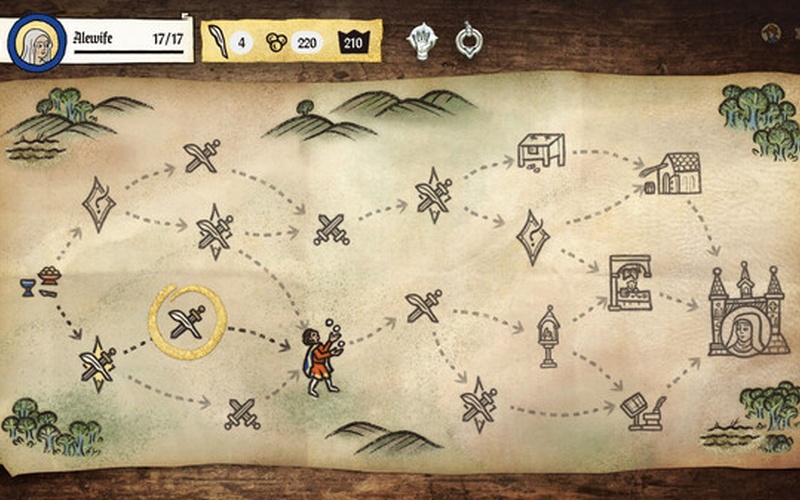Click the raised gauntlet icon

pyautogui.click(x=422, y=41)
